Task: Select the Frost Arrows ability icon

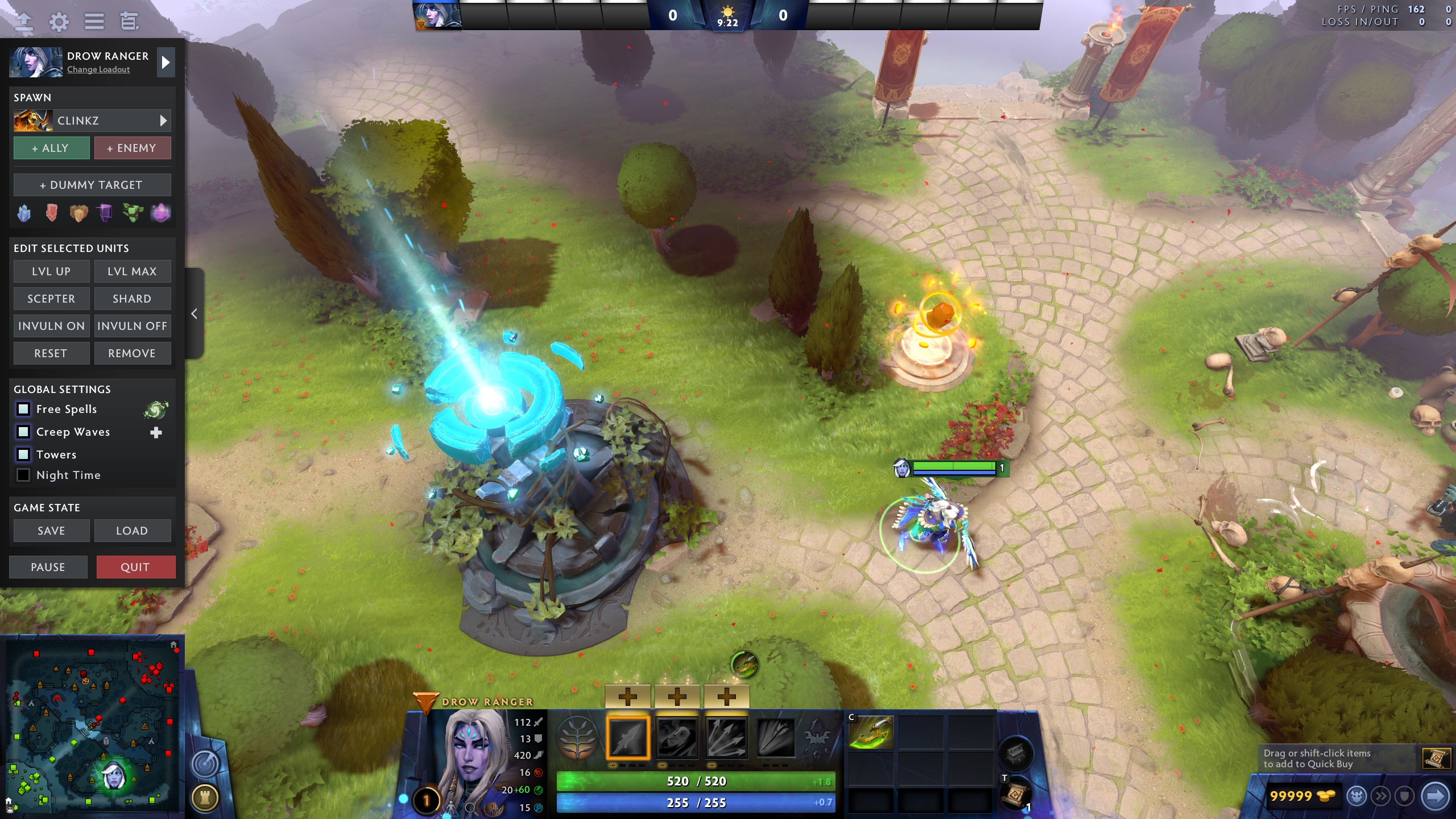Action: pos(628,738)
